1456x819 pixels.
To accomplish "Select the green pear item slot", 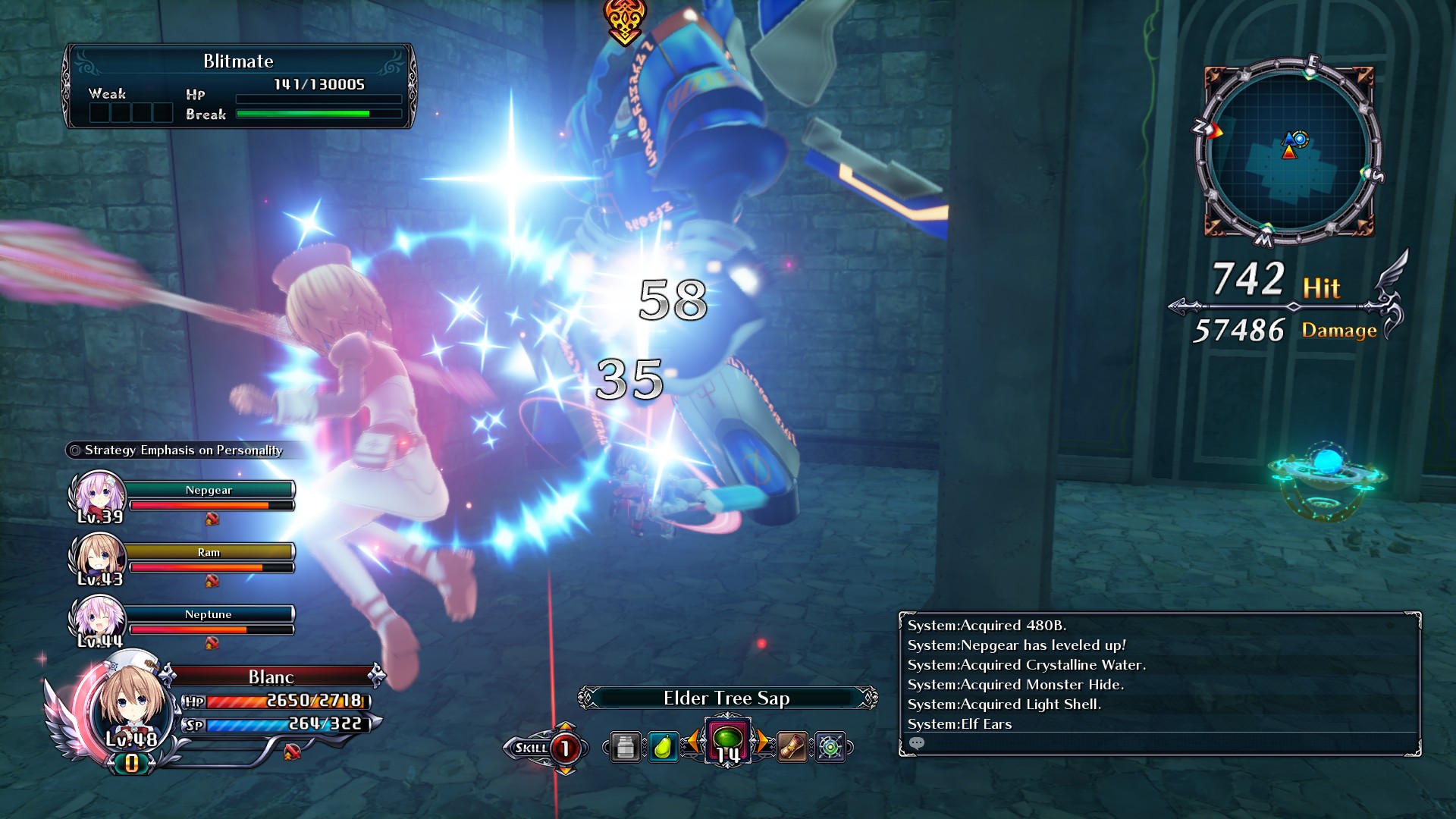I will coord(663,748).
